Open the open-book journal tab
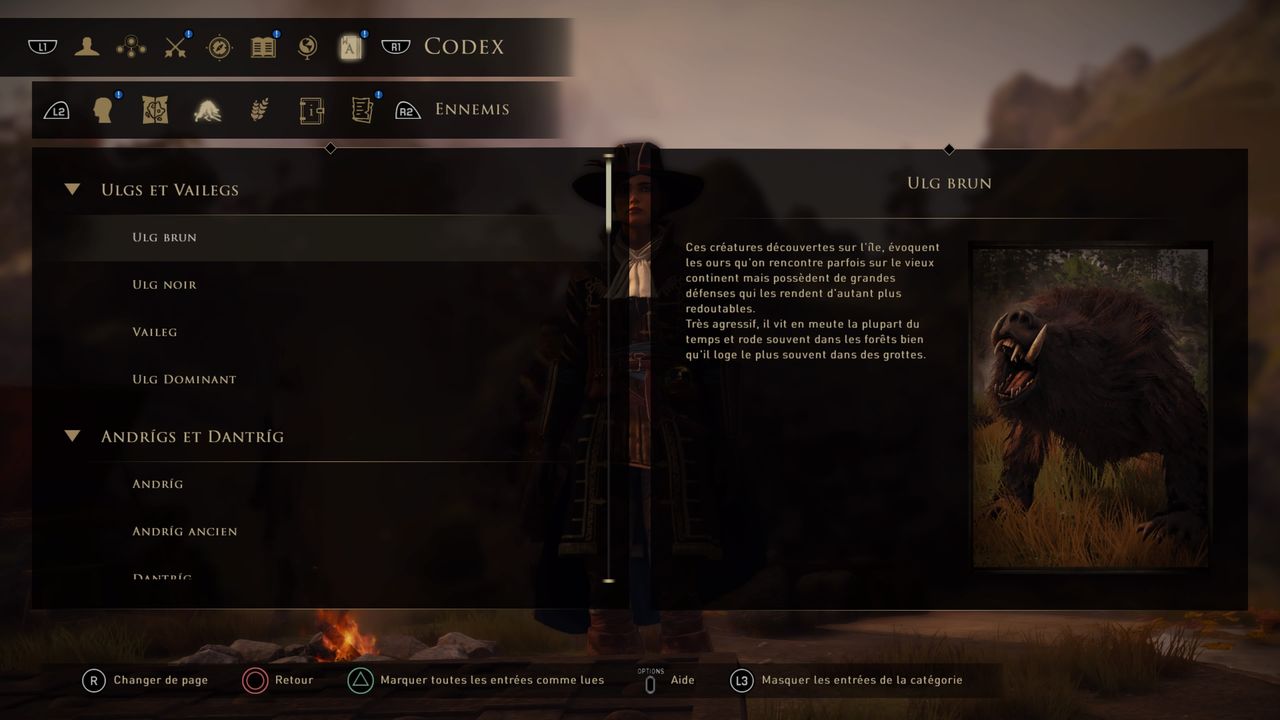Screen dimensions: 1280x720 tap(263, 47)
